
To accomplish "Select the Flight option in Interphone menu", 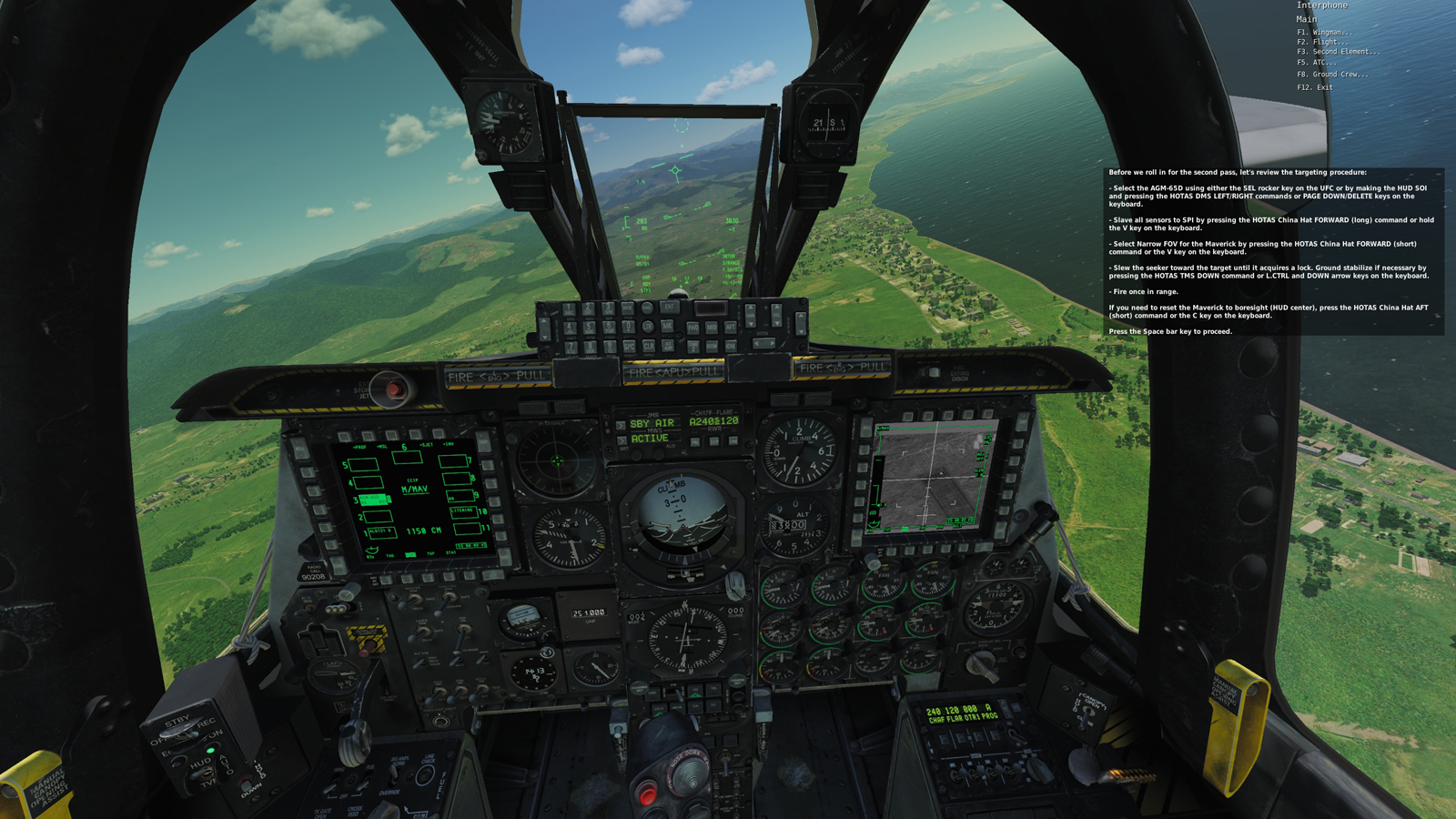I will [1322, 42].
